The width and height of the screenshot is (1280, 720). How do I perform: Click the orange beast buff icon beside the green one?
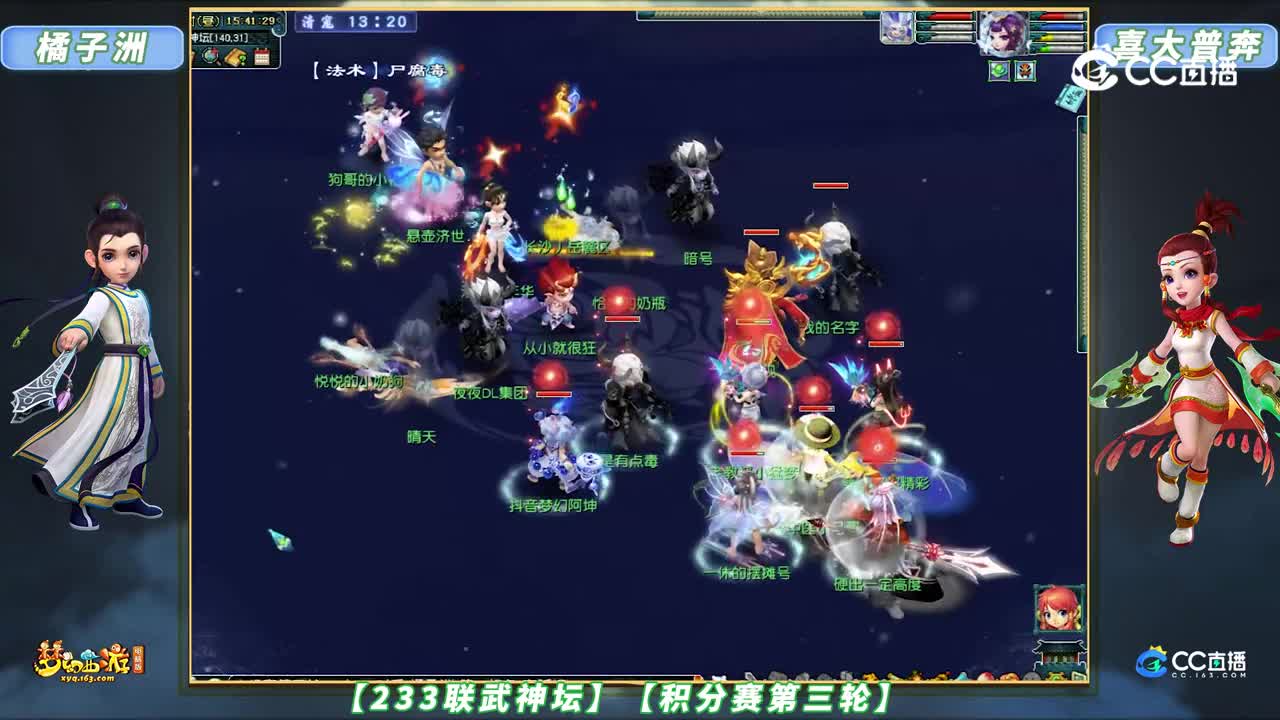(1024, 70)
